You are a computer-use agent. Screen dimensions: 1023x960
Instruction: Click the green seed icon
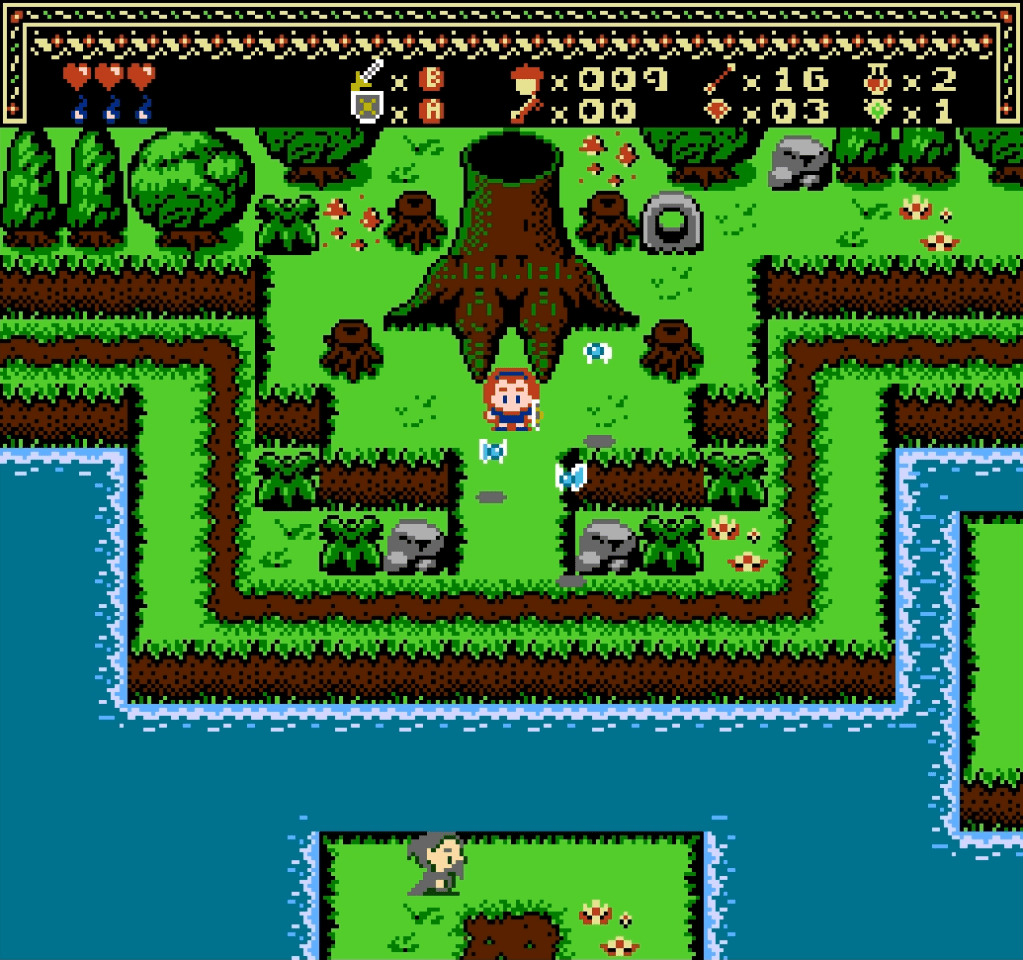click(x=878, y=109)
